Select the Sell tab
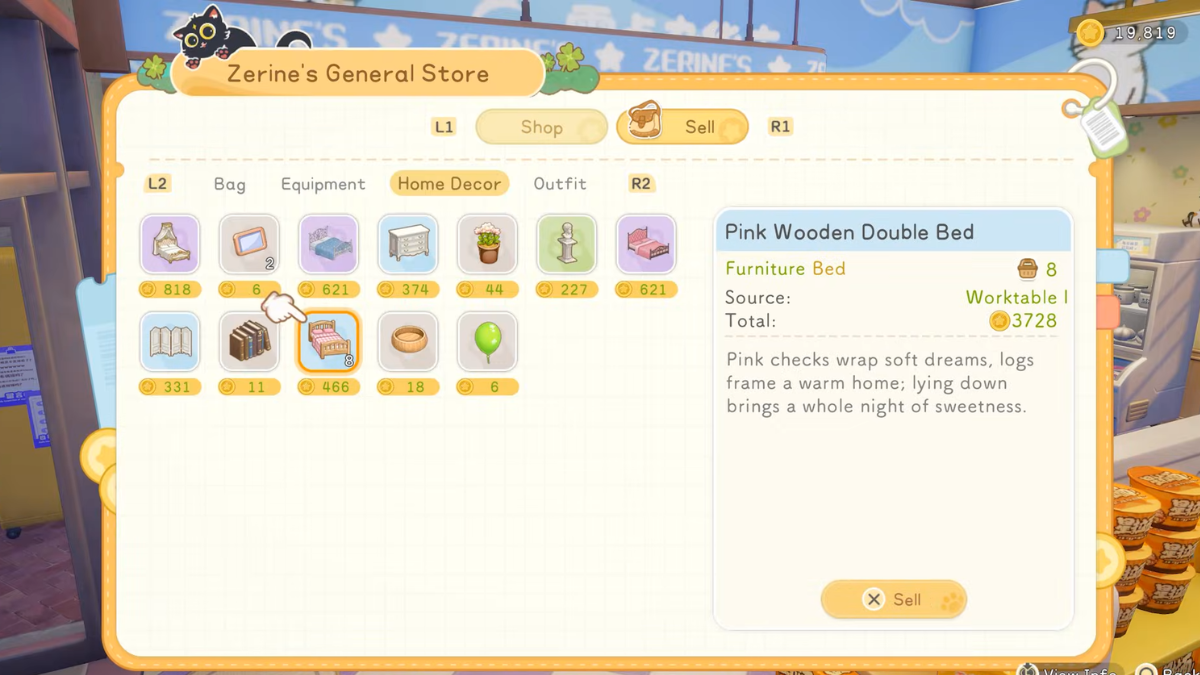The height and width of the screenshot is (675, 1200). (x=683, y=127)
